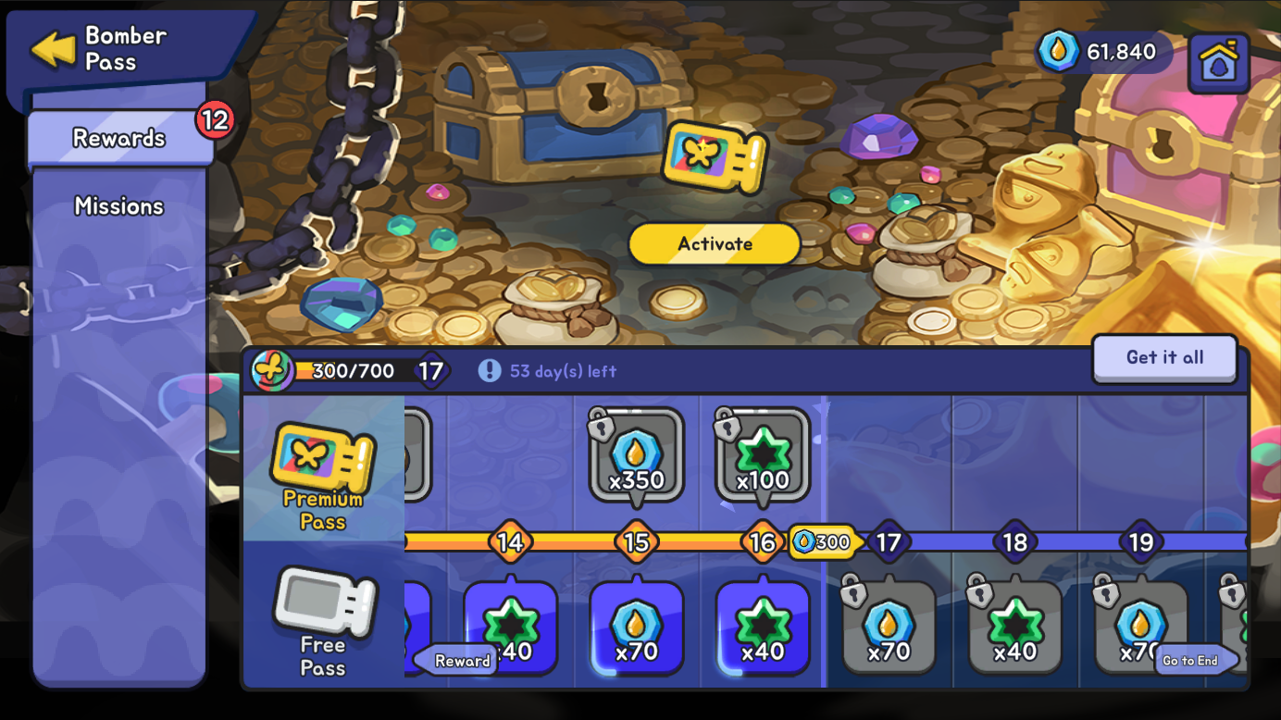Viewport: 1281px width, 720px height.
Task: Open the home icon in top right corner
Action: (1218, 61)
